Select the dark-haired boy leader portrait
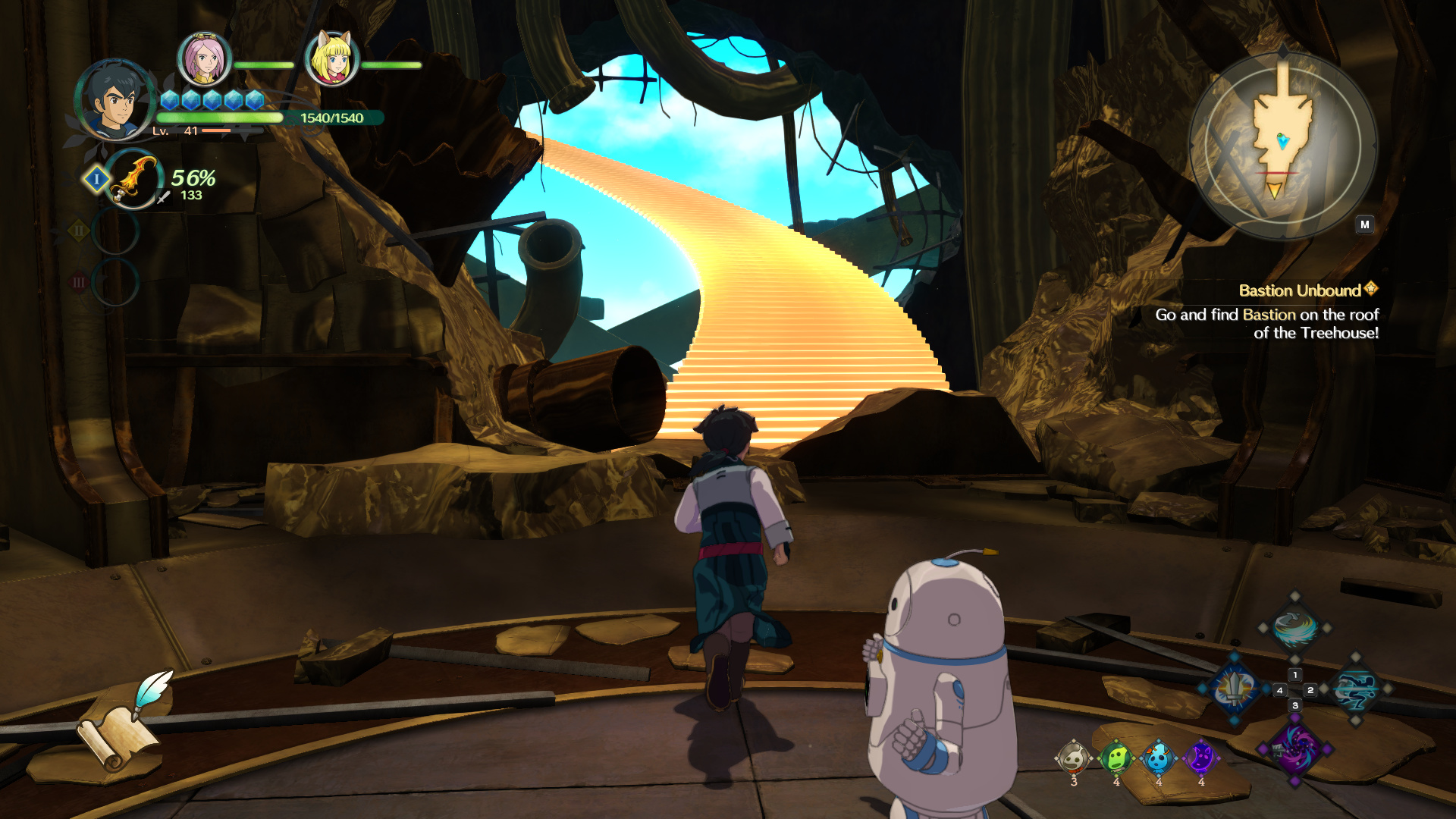The width and height of the screenshot is (1456, 819). pos(116,100)
